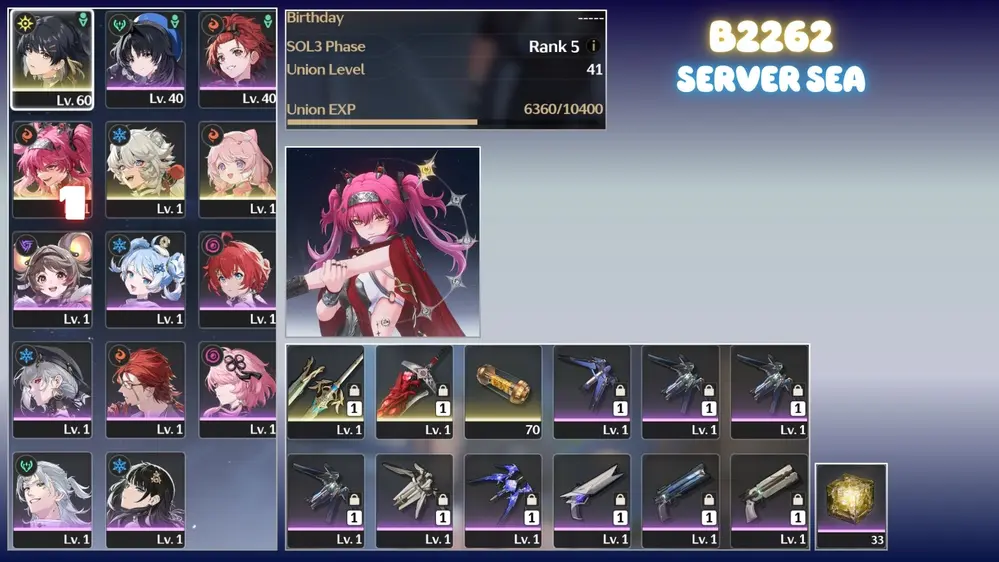Select the hooded grey-haired ice character
The width and height of the screenshot is (999, 562).
point(52,389)
